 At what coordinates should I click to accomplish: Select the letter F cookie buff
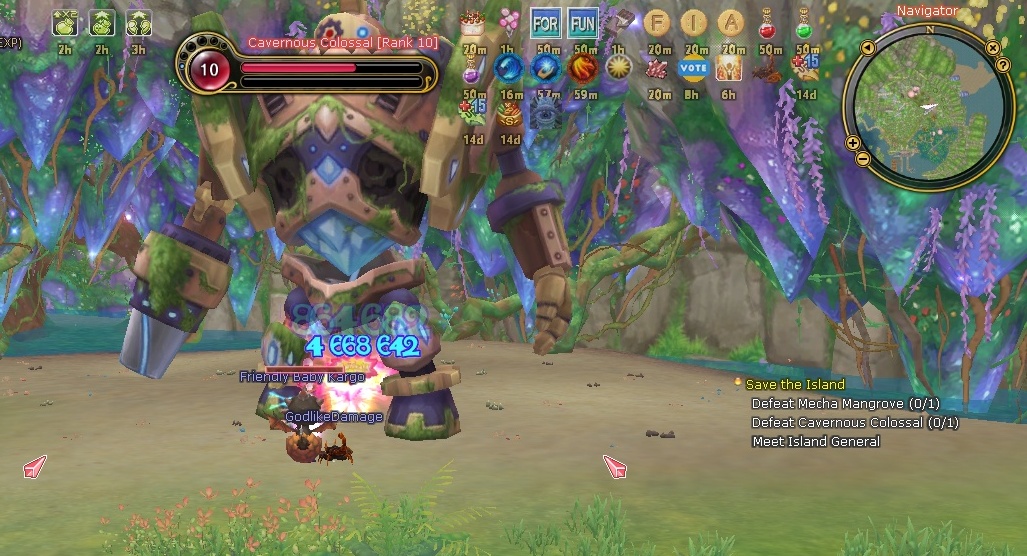657,22
